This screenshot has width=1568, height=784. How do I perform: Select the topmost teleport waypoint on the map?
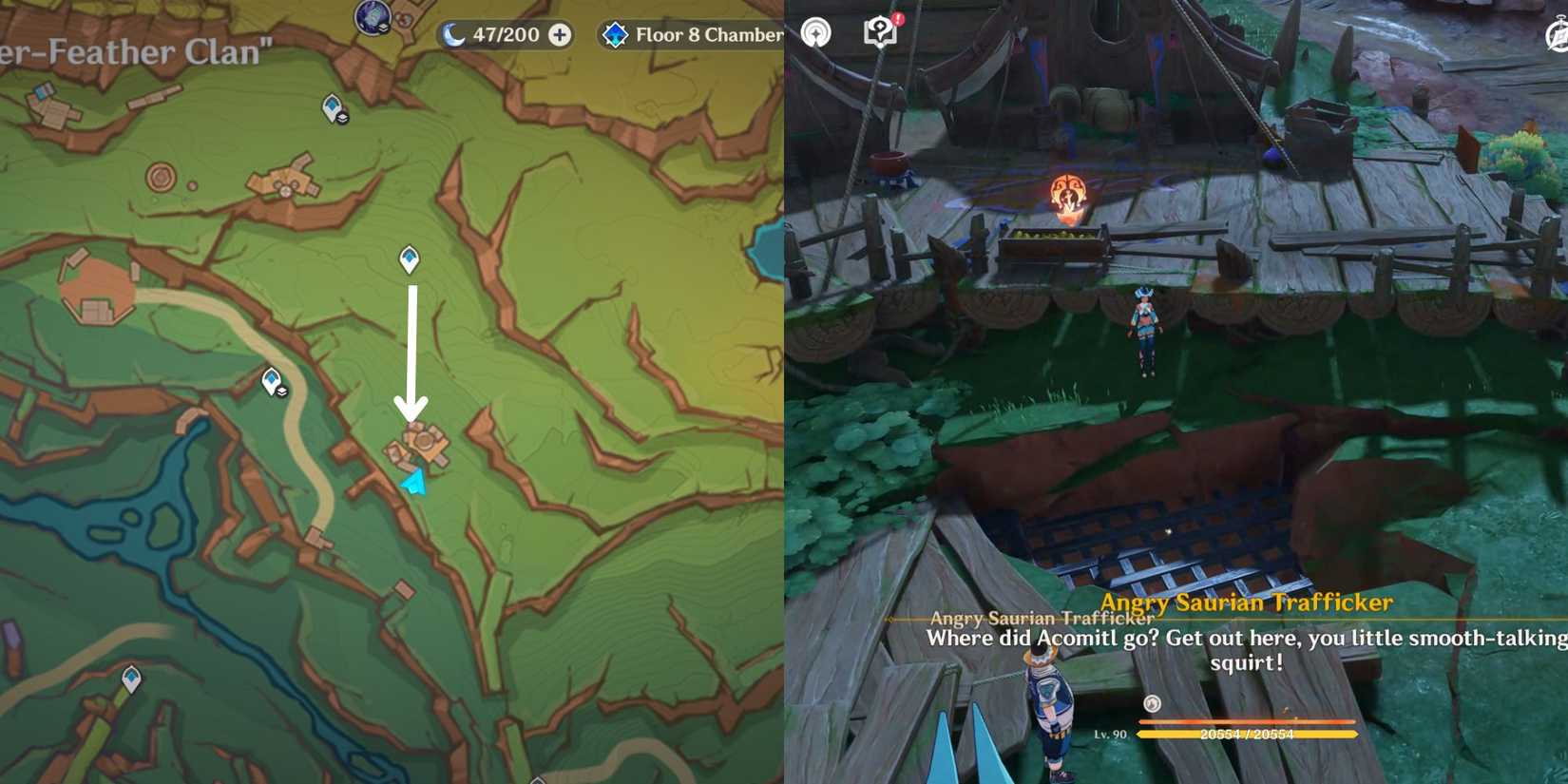point(332,106)
